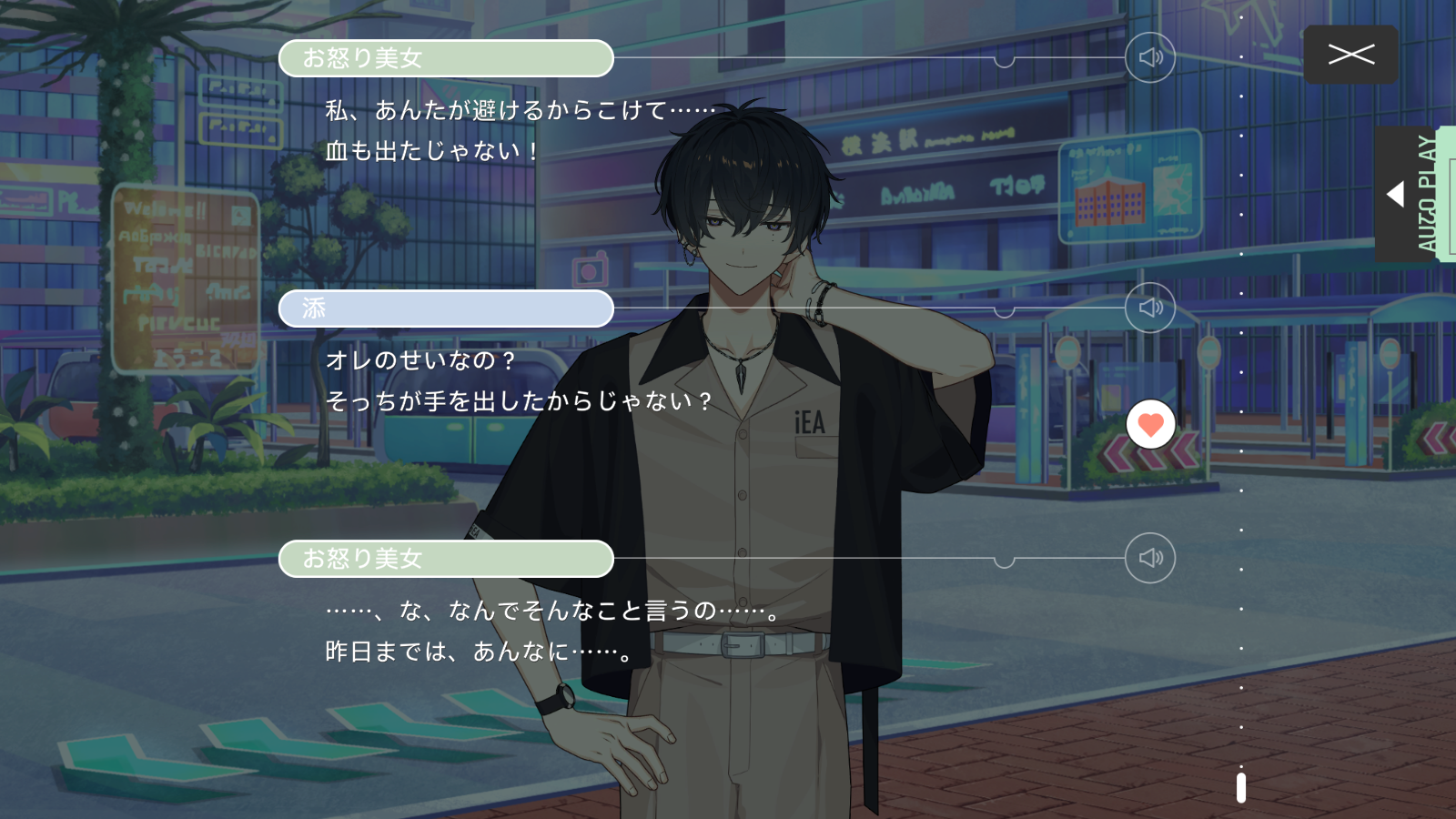Play voice for the line ending 昨日までは、あんなに
1456x819 pixels.
(1150, 558)
